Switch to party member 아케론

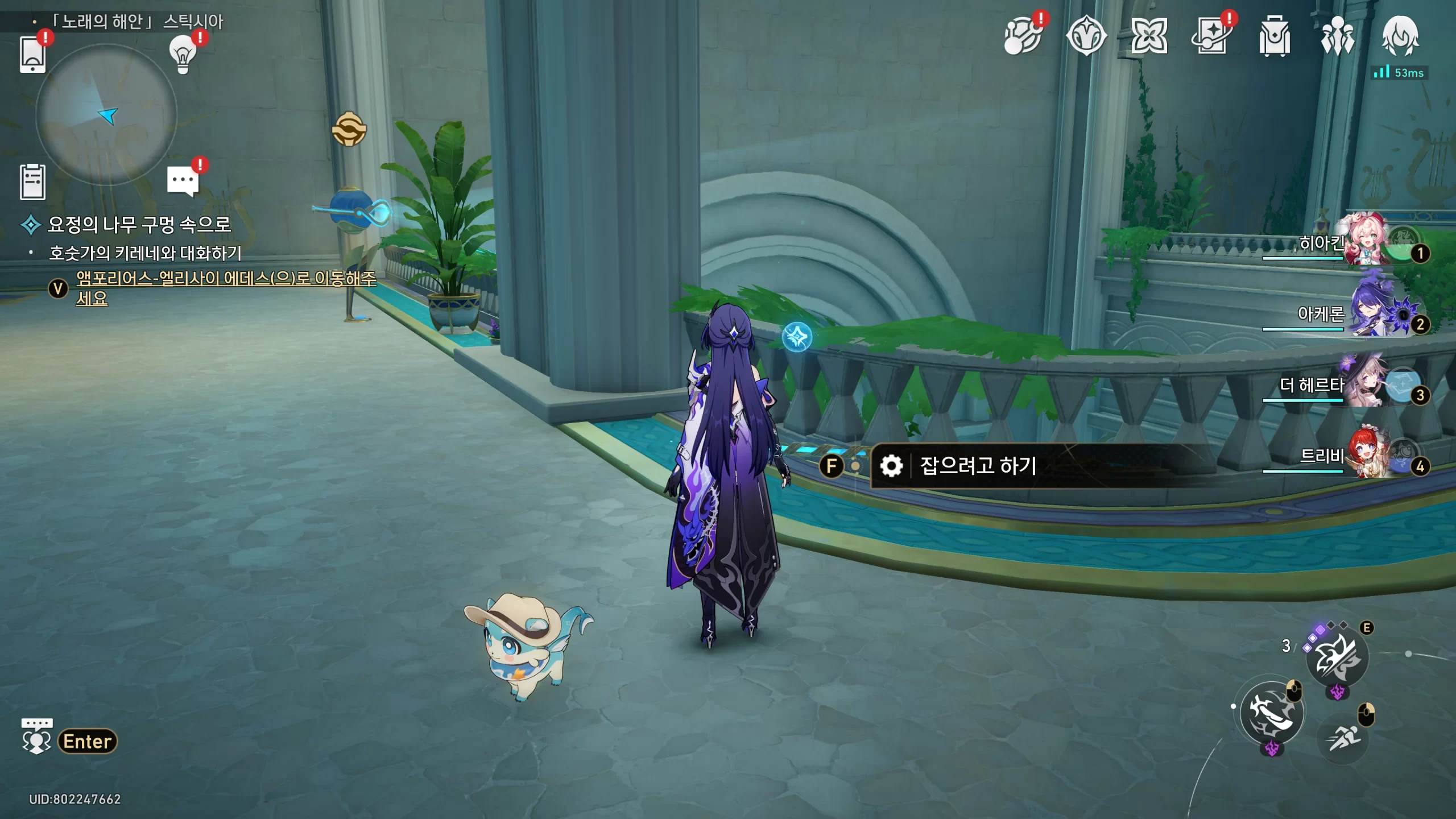(x=1365, y=313)
